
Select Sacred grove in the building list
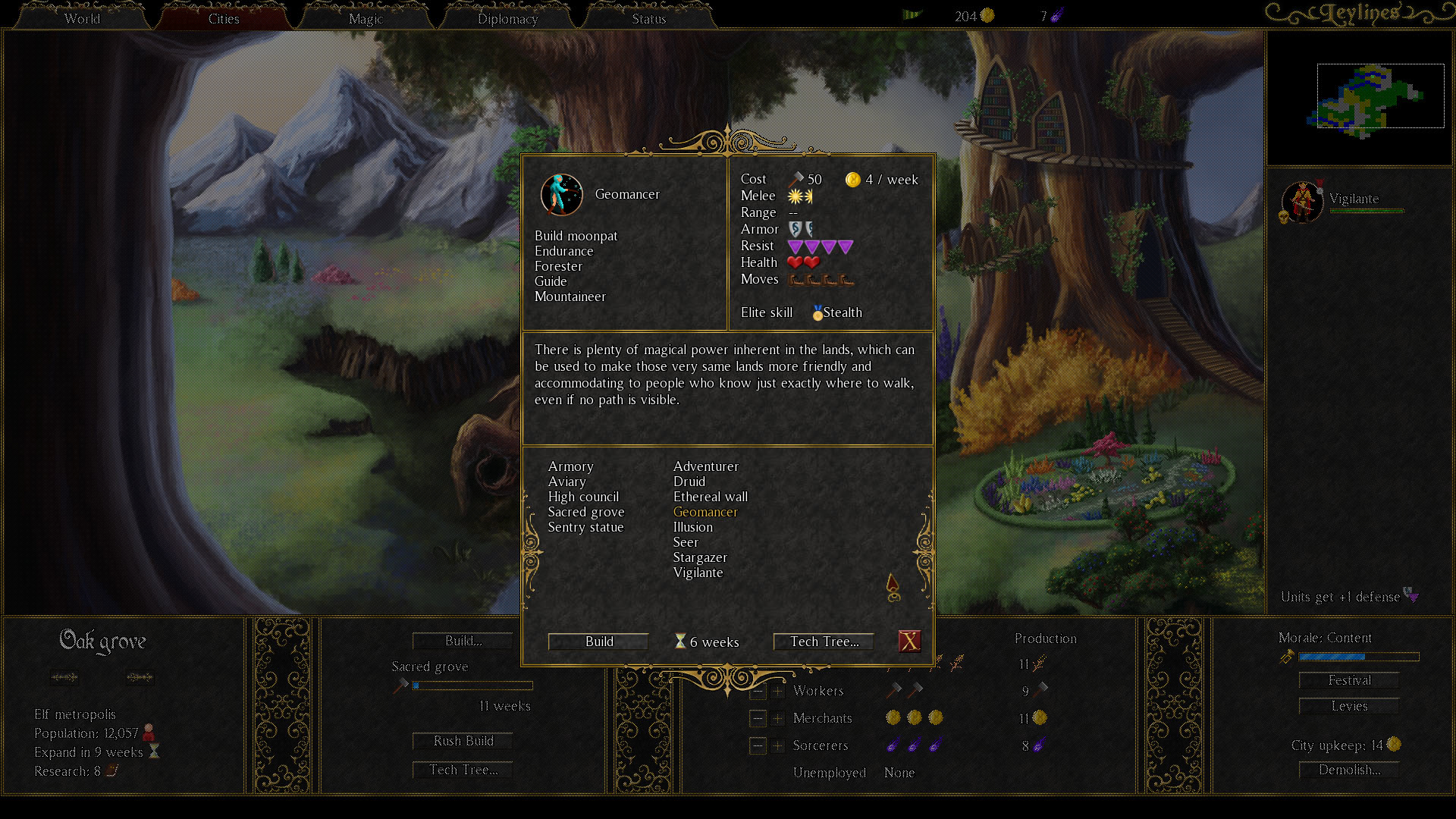pyautogui.click(x=586, y=512)
